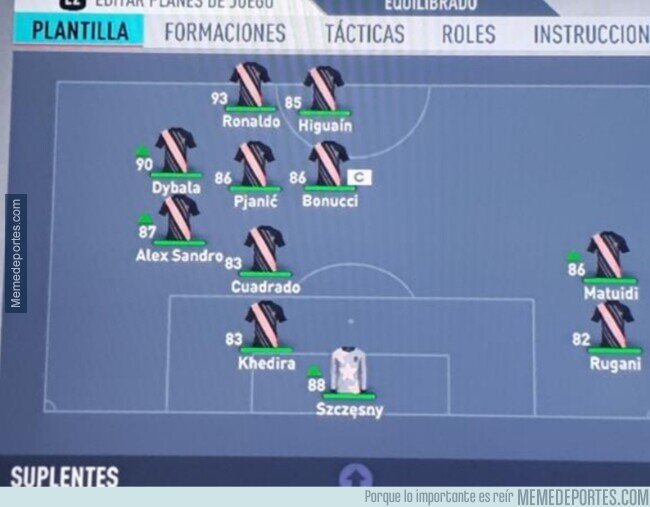Open the Formaciones tab

[224, 33]
